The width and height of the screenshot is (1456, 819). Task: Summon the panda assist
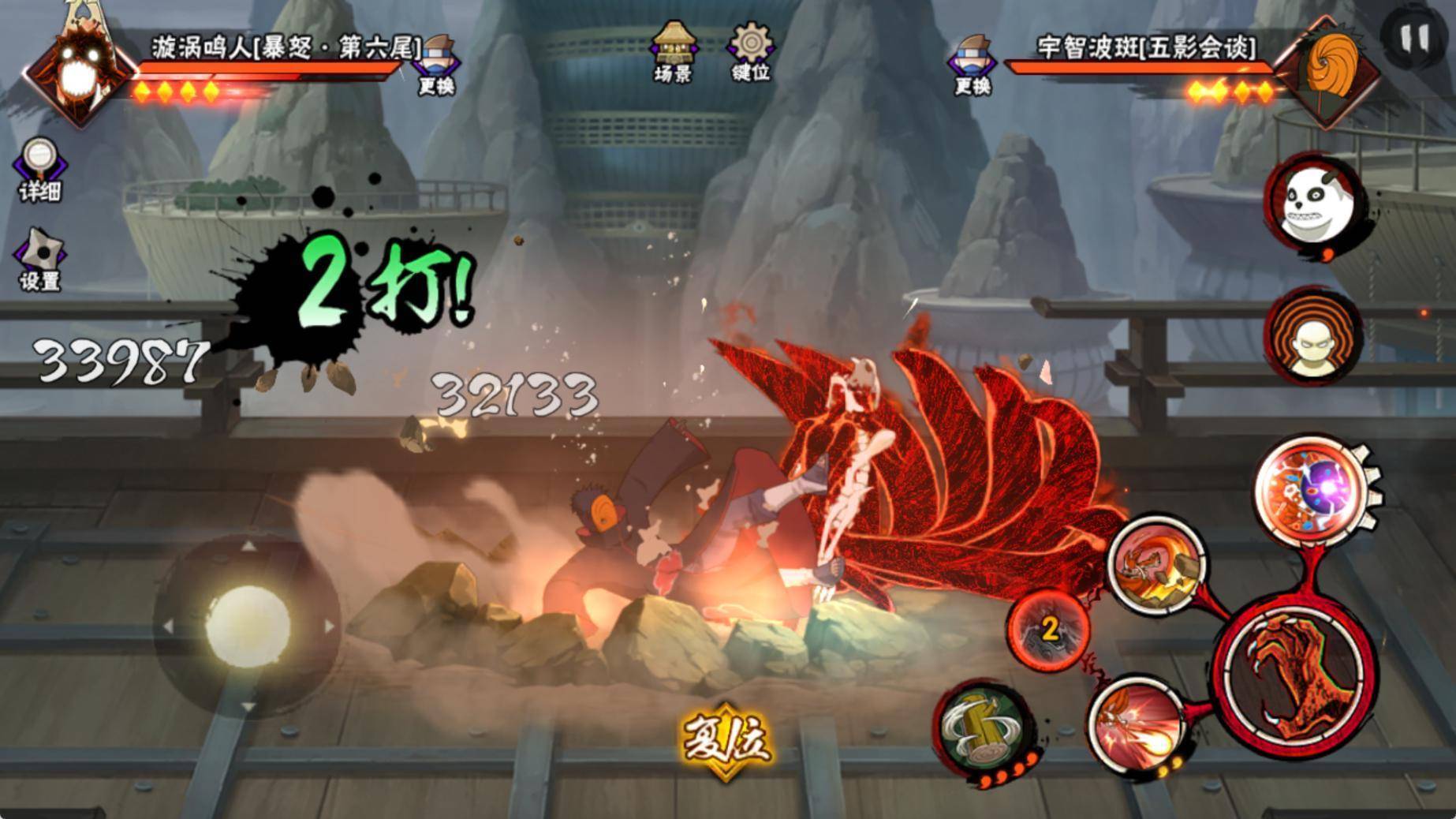click(x=1313, y=204)
